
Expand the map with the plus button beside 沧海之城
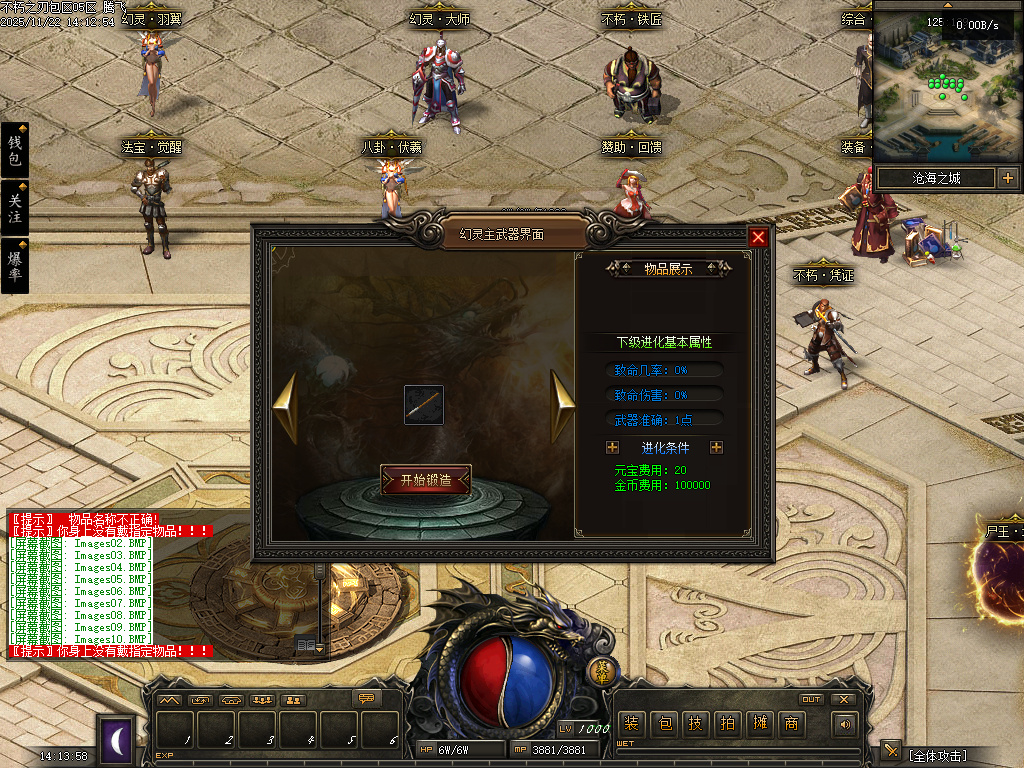pos(1007,178)
